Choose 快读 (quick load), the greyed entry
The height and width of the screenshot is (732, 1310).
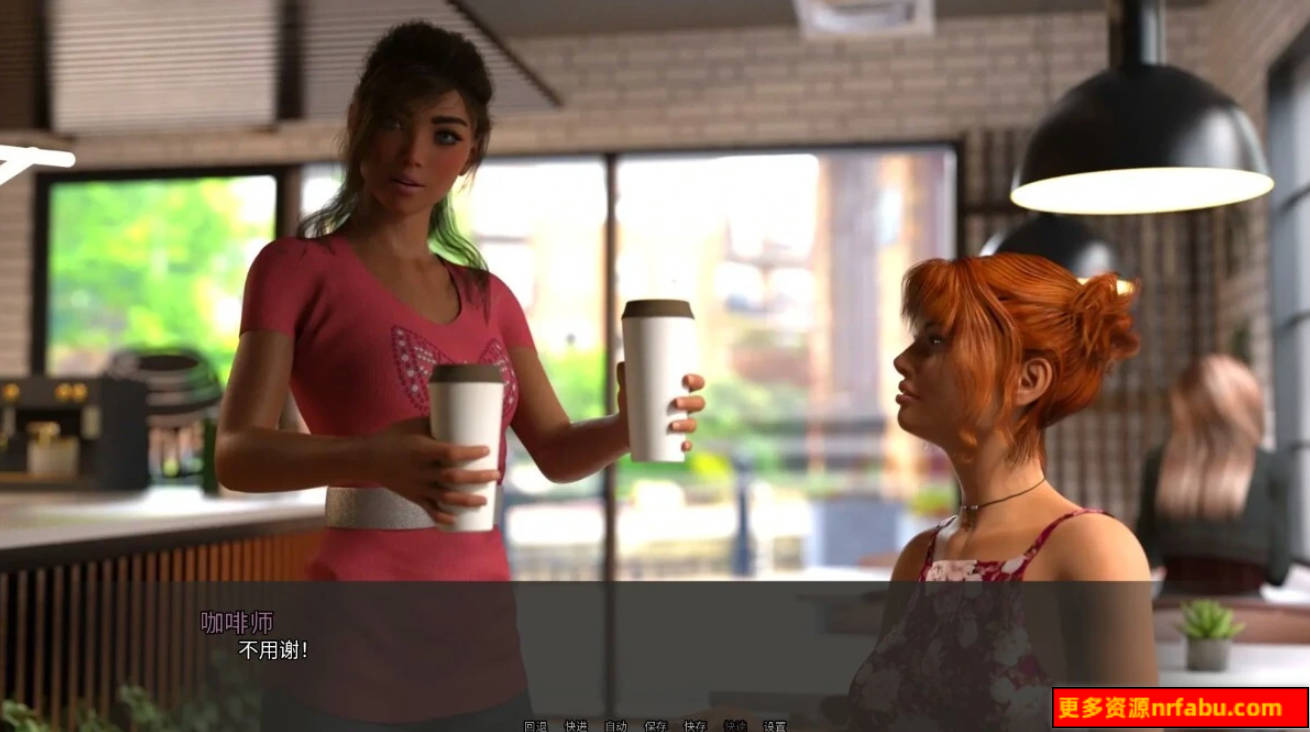coord(735,726)
